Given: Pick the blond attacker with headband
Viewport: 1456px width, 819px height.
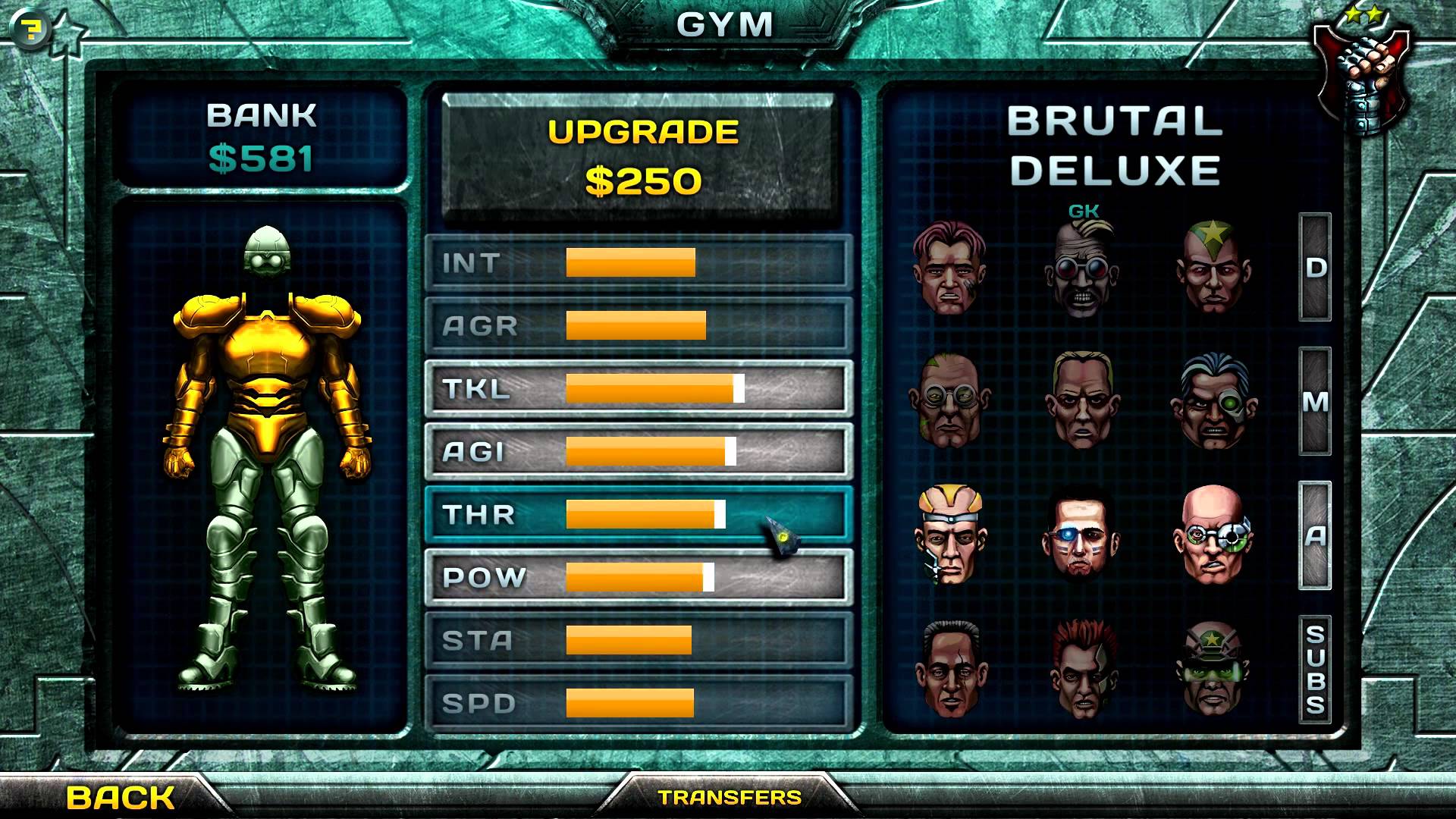Looking at the screenshot, I should [949, 535].
